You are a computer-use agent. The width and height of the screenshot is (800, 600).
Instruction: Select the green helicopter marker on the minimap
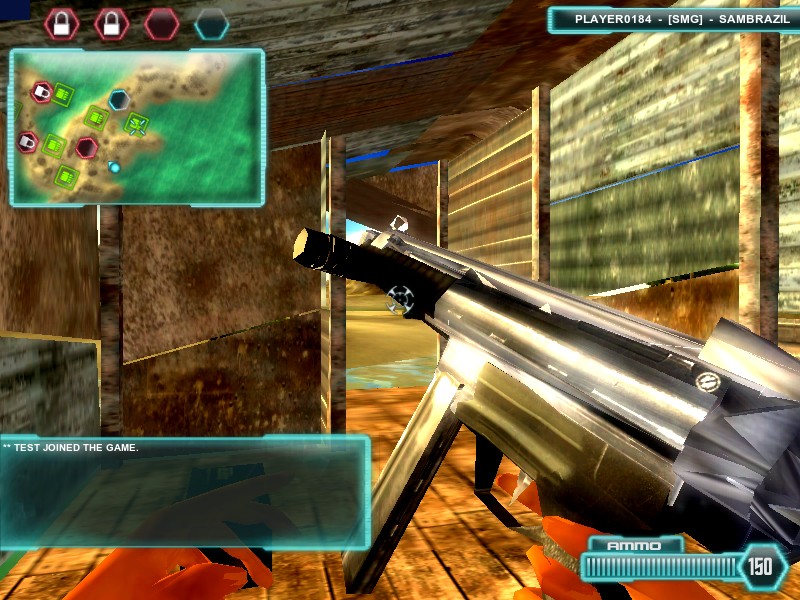pyautogui.click(x=137, y=125)
